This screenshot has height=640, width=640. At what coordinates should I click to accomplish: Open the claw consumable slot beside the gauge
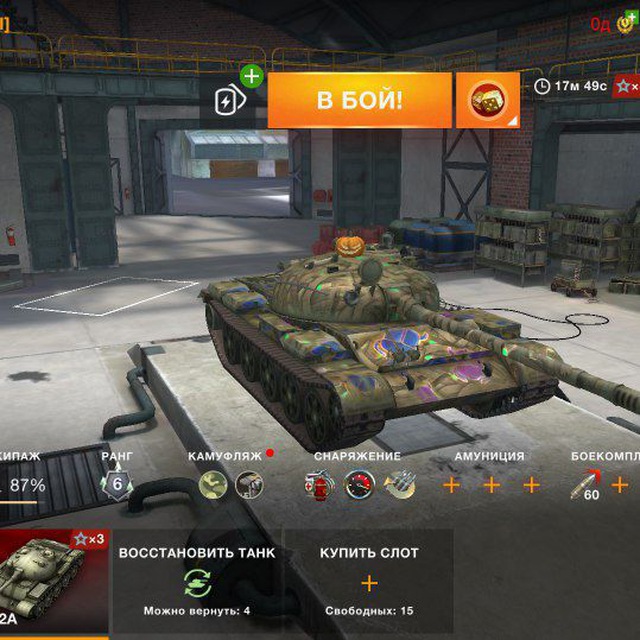399,485
